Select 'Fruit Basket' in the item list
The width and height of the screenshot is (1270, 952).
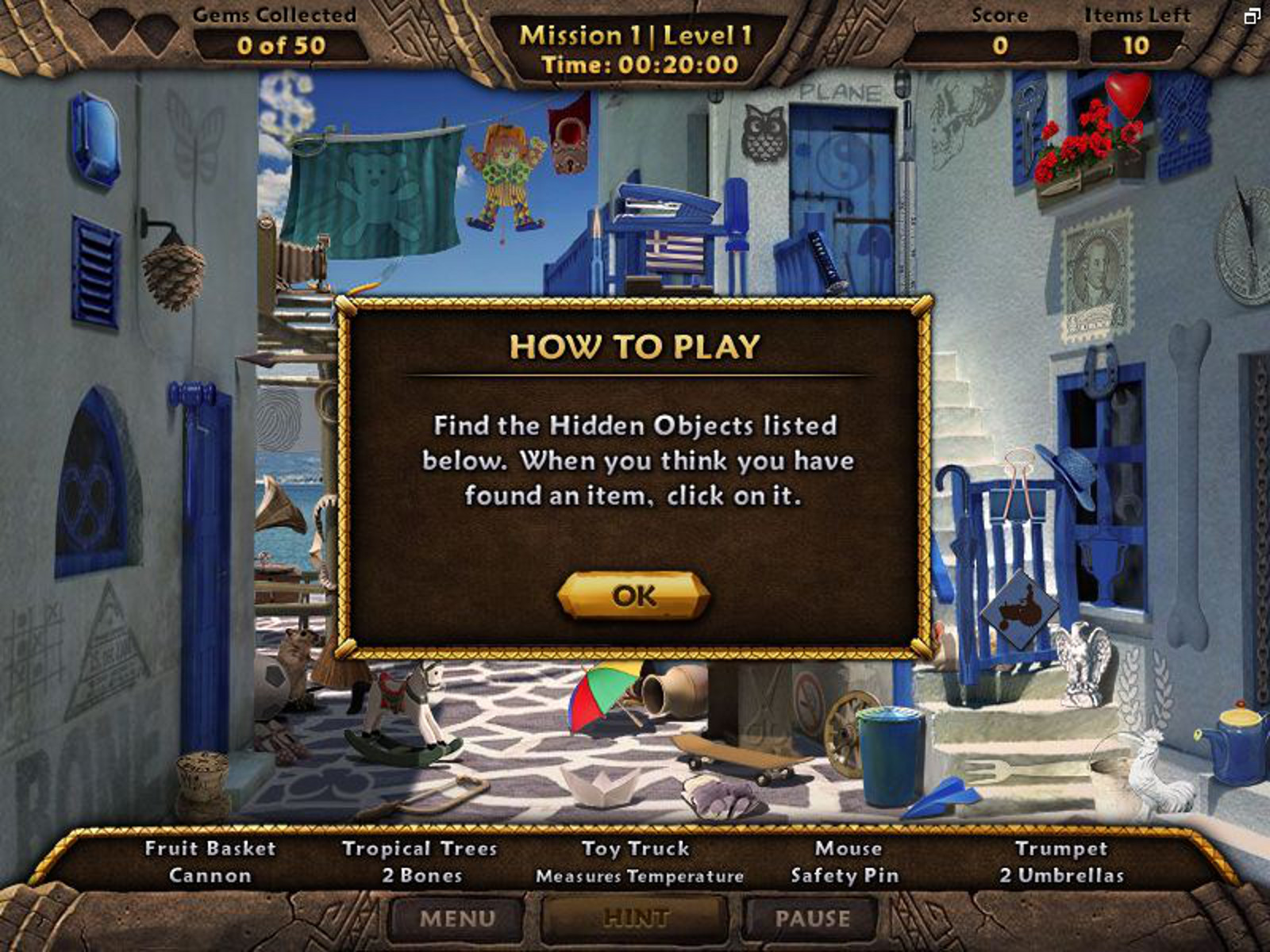click(x=210, y=848)
